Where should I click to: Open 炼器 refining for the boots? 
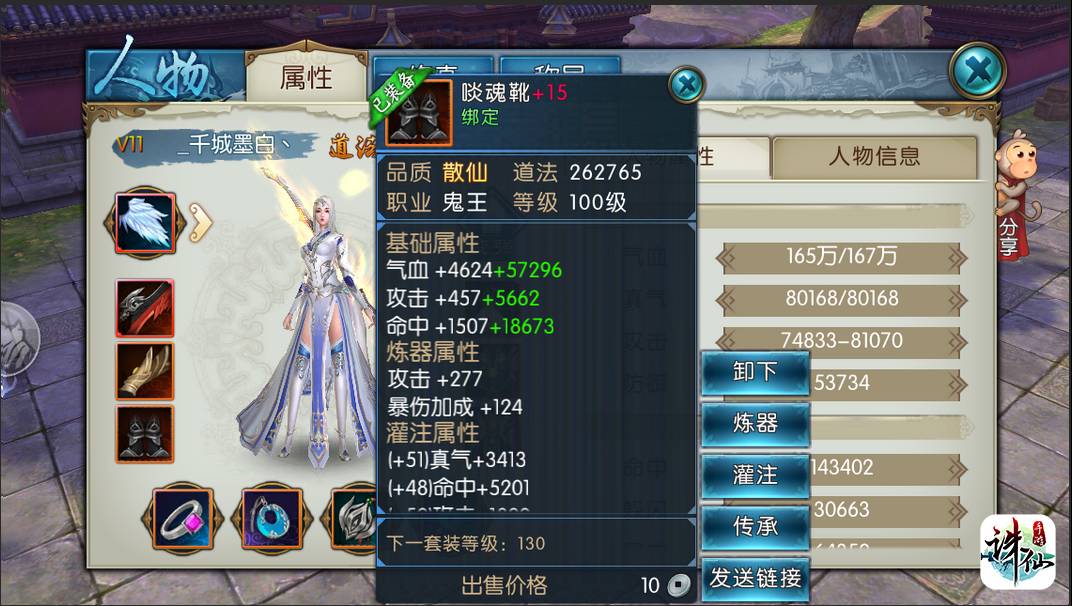pos(755,424)
